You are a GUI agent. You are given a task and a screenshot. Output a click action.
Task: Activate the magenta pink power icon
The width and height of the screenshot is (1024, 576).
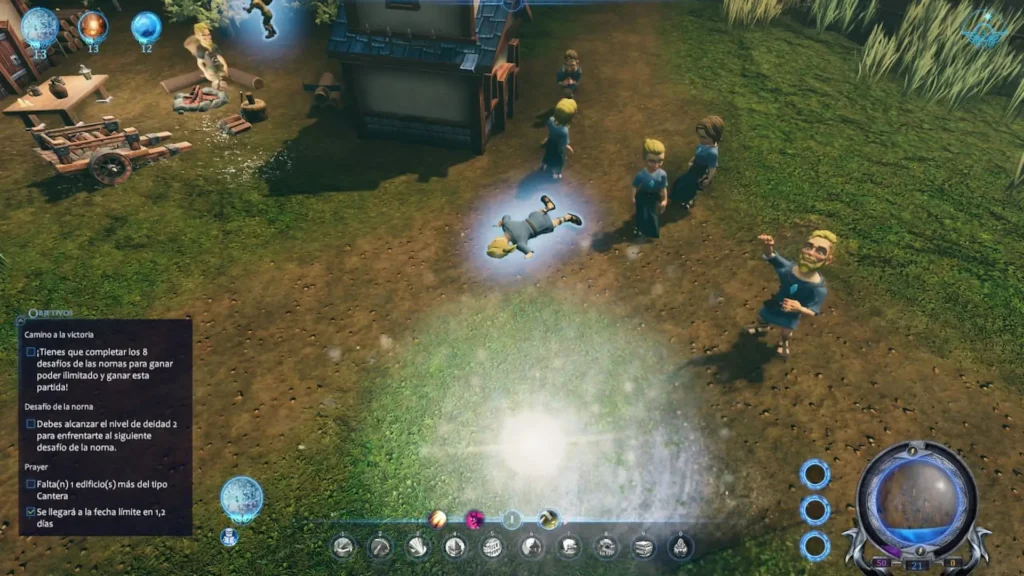(475, 519)
